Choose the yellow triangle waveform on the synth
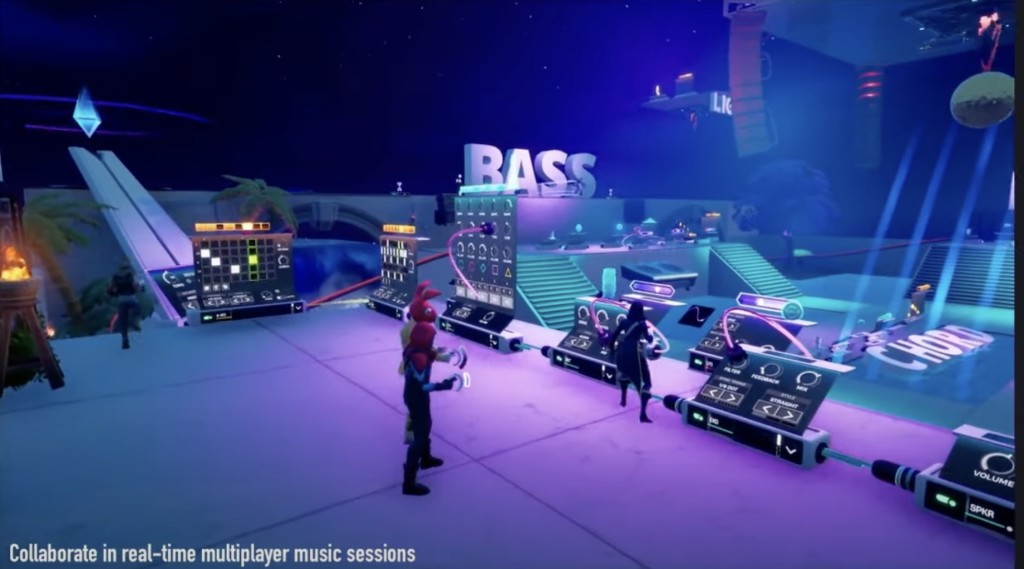Screen dimensions: 1024x569 (x=506, y=271)
